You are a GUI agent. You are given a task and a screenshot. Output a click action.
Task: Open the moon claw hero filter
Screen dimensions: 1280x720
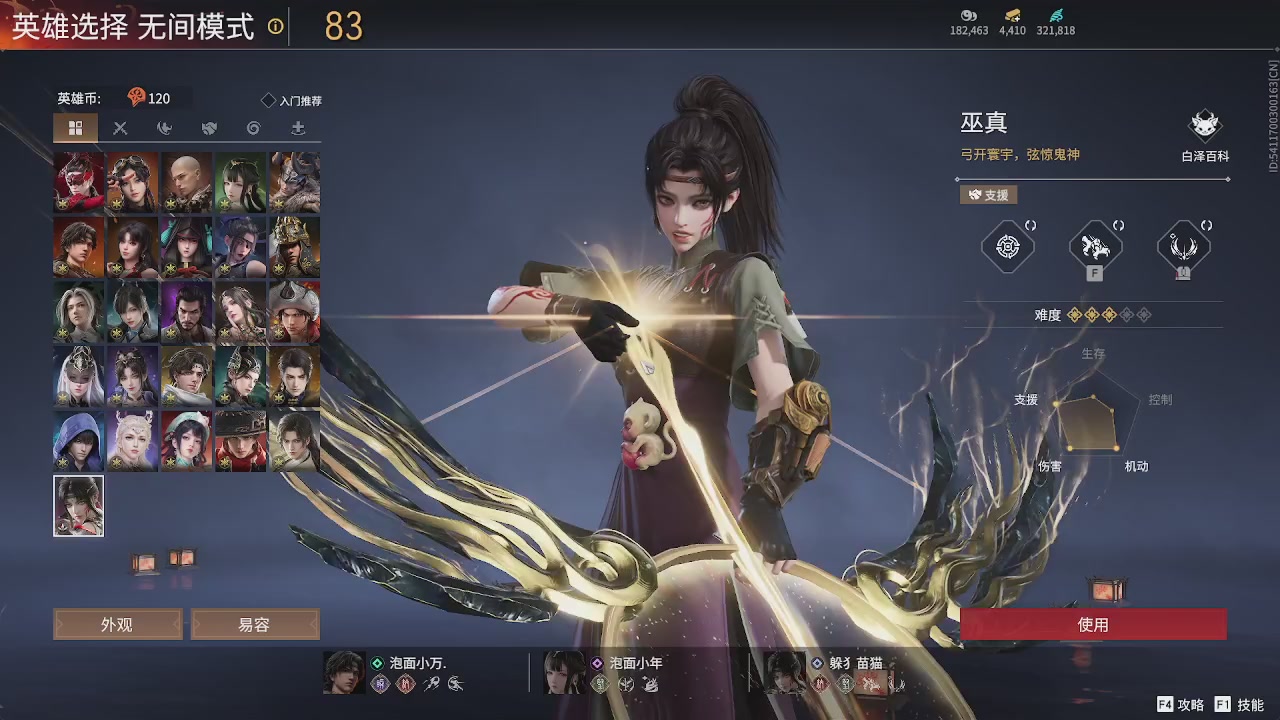pyautogui.click(x=162, y=128)
